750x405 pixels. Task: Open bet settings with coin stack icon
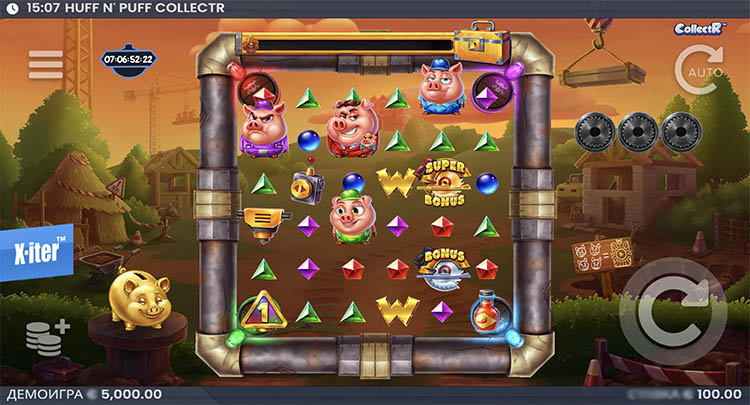point(47,338)
